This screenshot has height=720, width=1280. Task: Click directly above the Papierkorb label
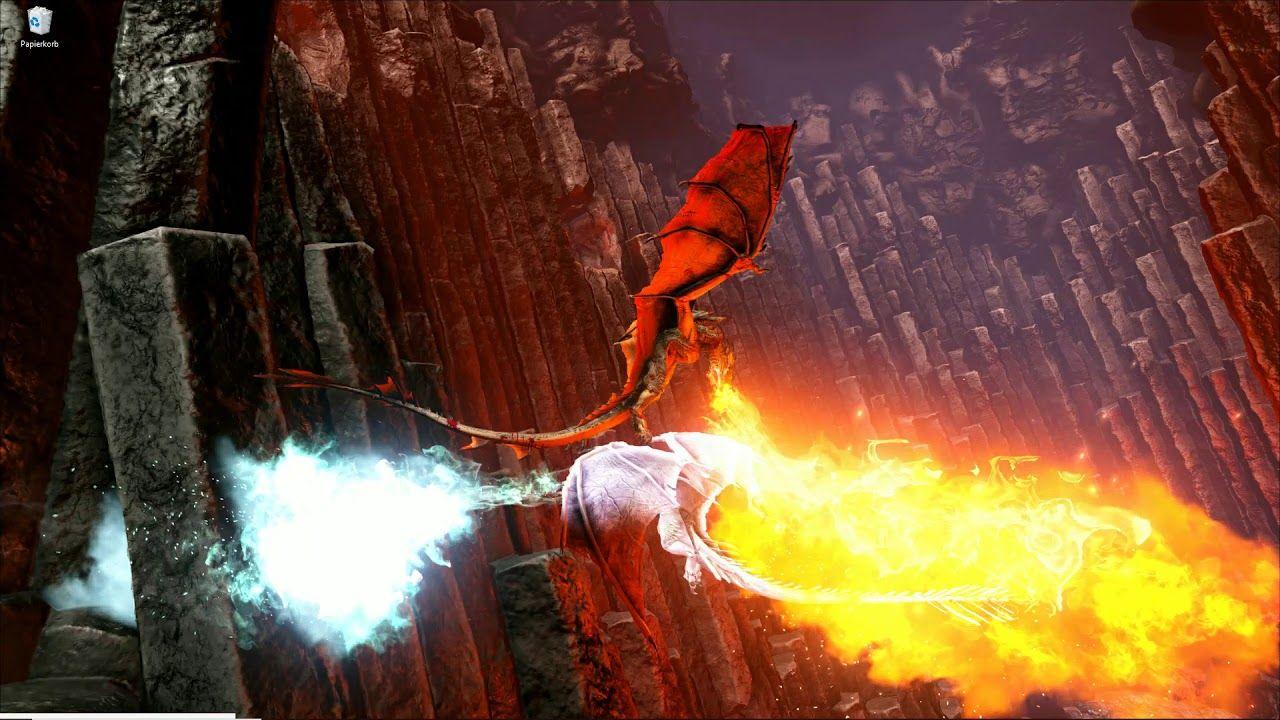(x=39, y=33)
